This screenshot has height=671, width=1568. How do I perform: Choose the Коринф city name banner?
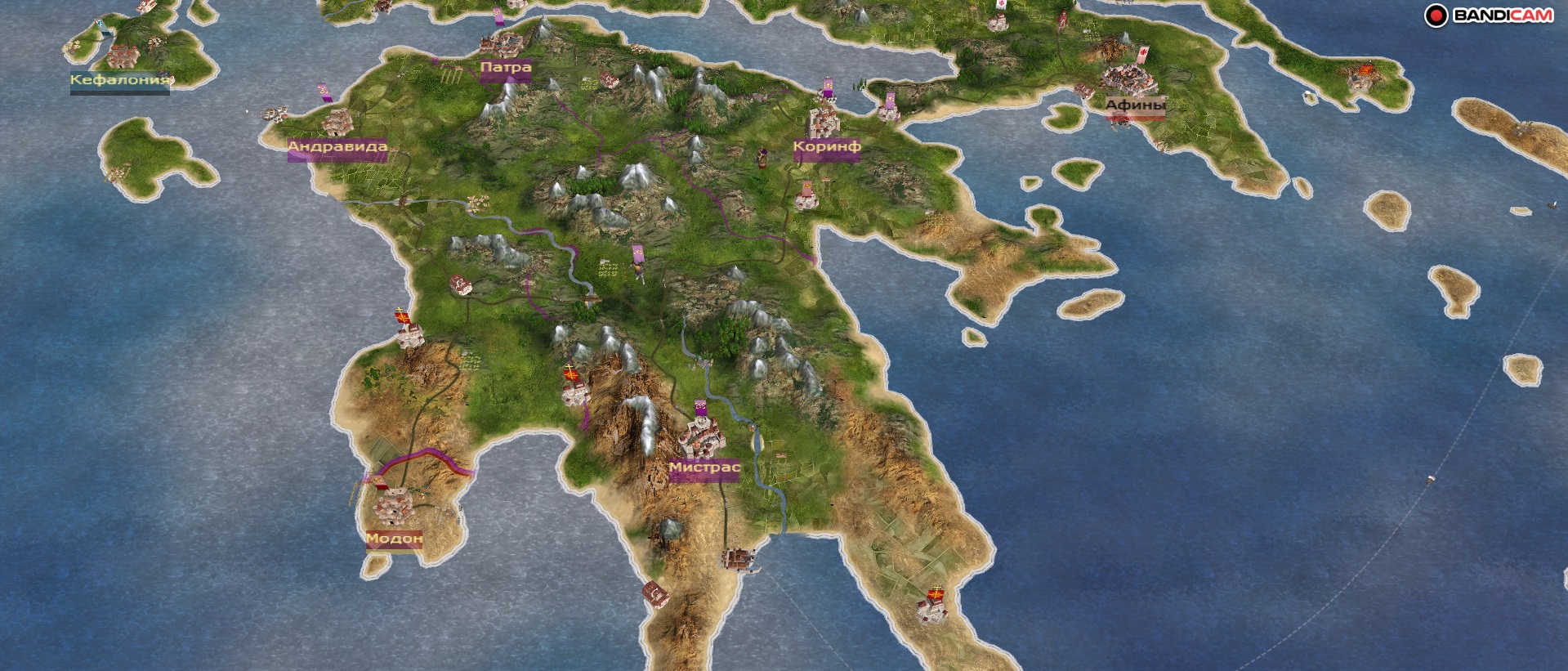pos(826,147)
